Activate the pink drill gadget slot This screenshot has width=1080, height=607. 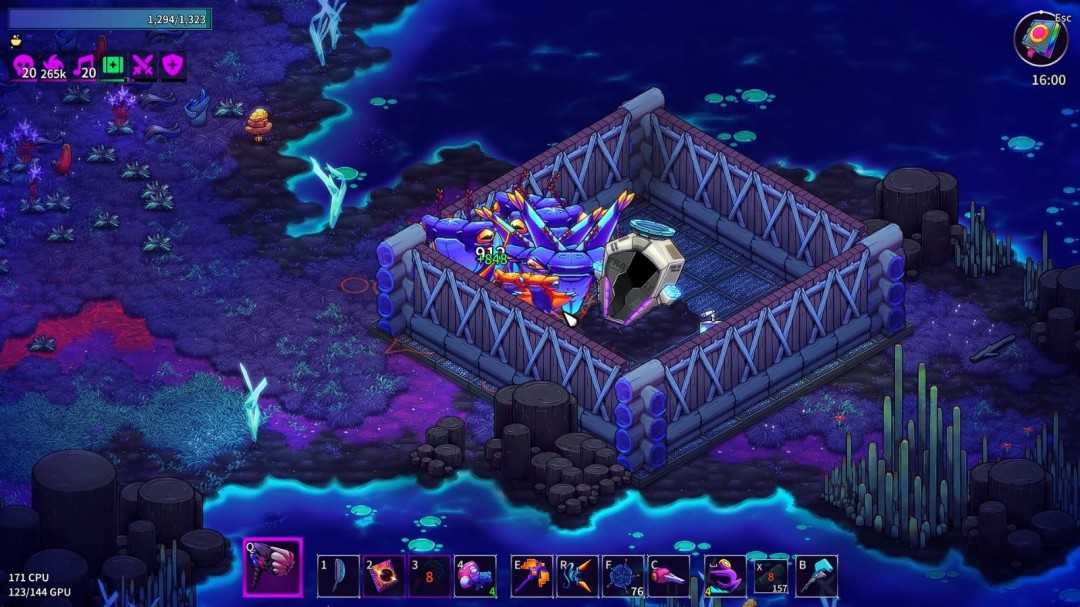click(x=668, y=576)
